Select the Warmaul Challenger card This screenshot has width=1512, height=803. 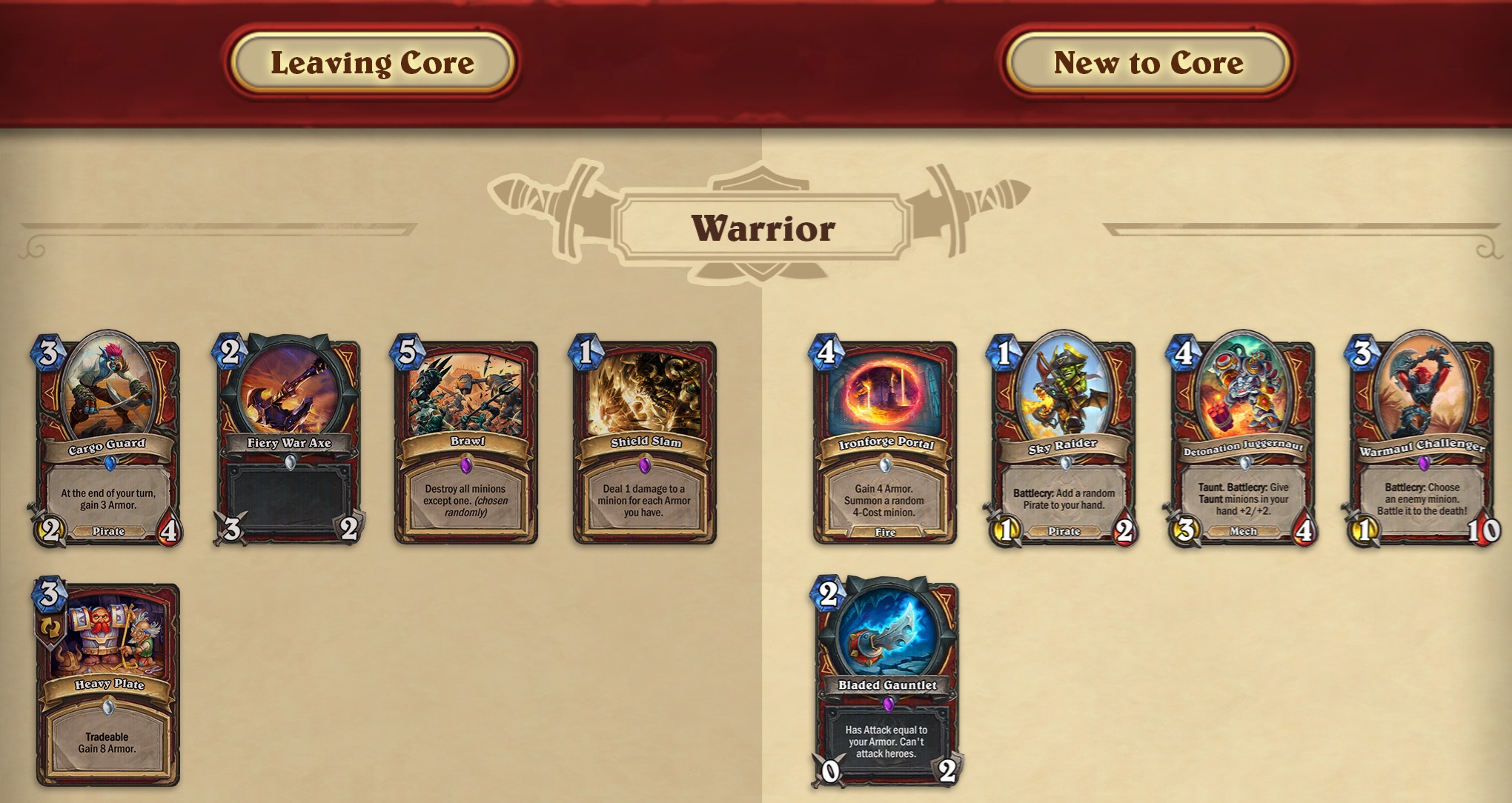tap(1422, 441)
